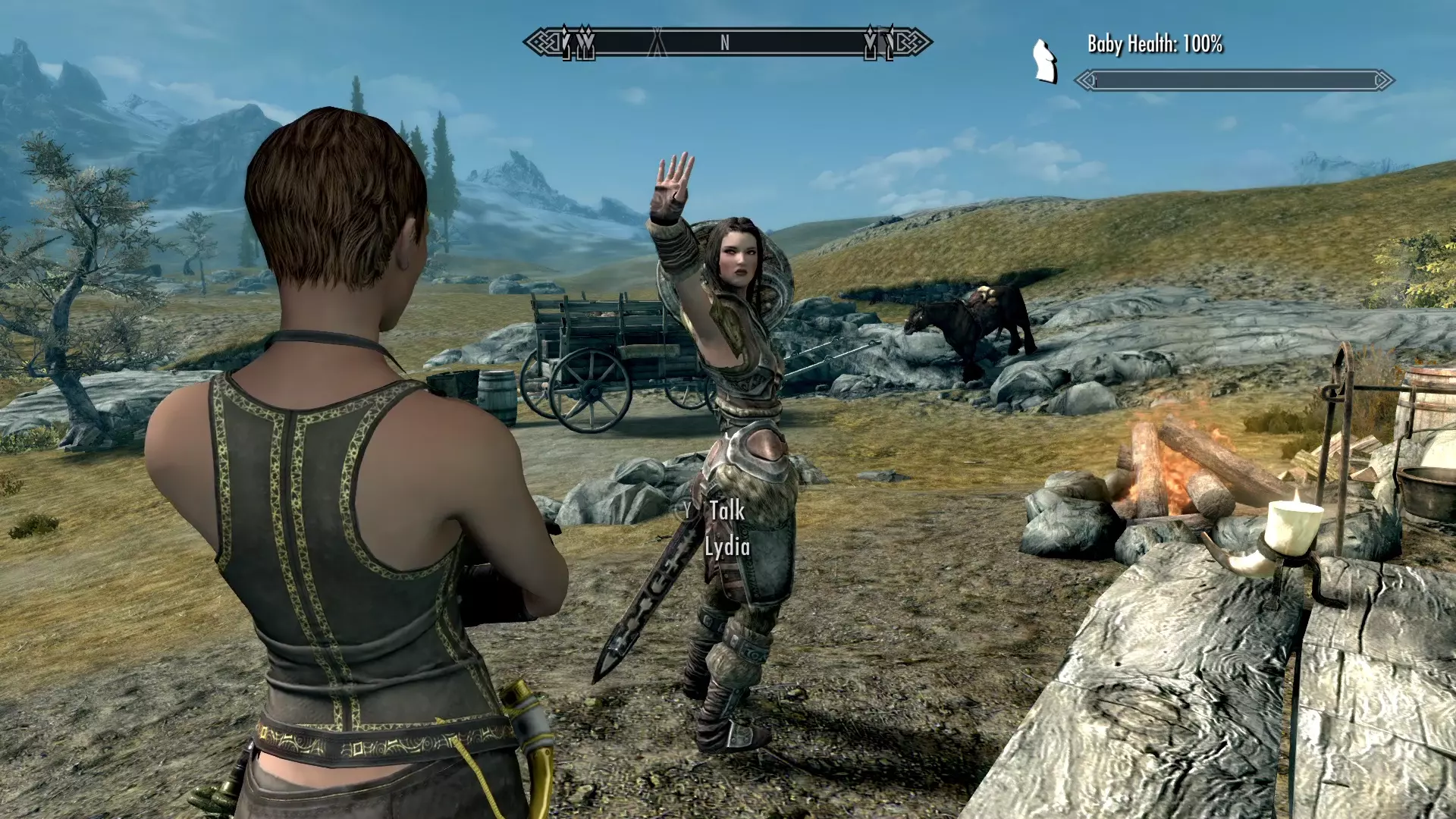Select the N north marker on compass

(725, 43)
